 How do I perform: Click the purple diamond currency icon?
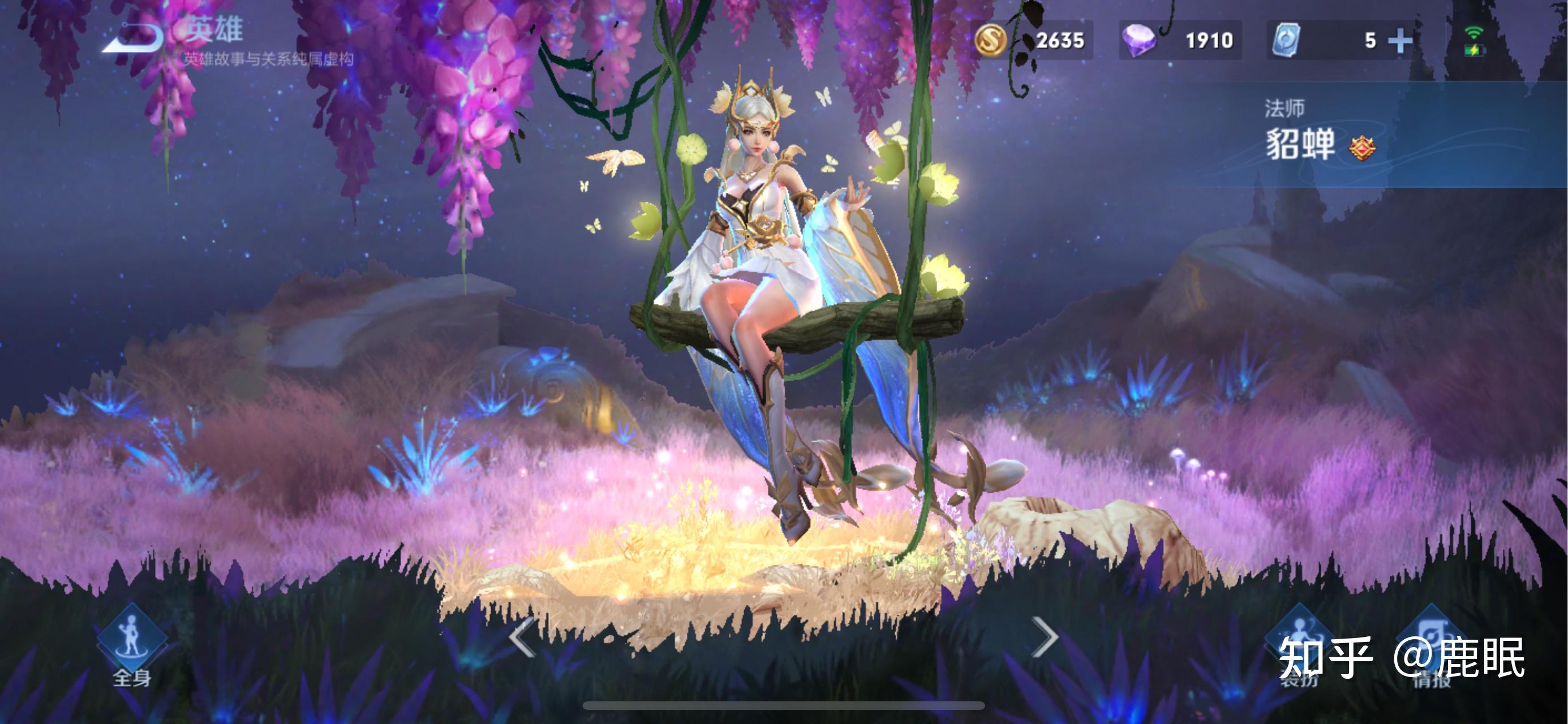1141,41
